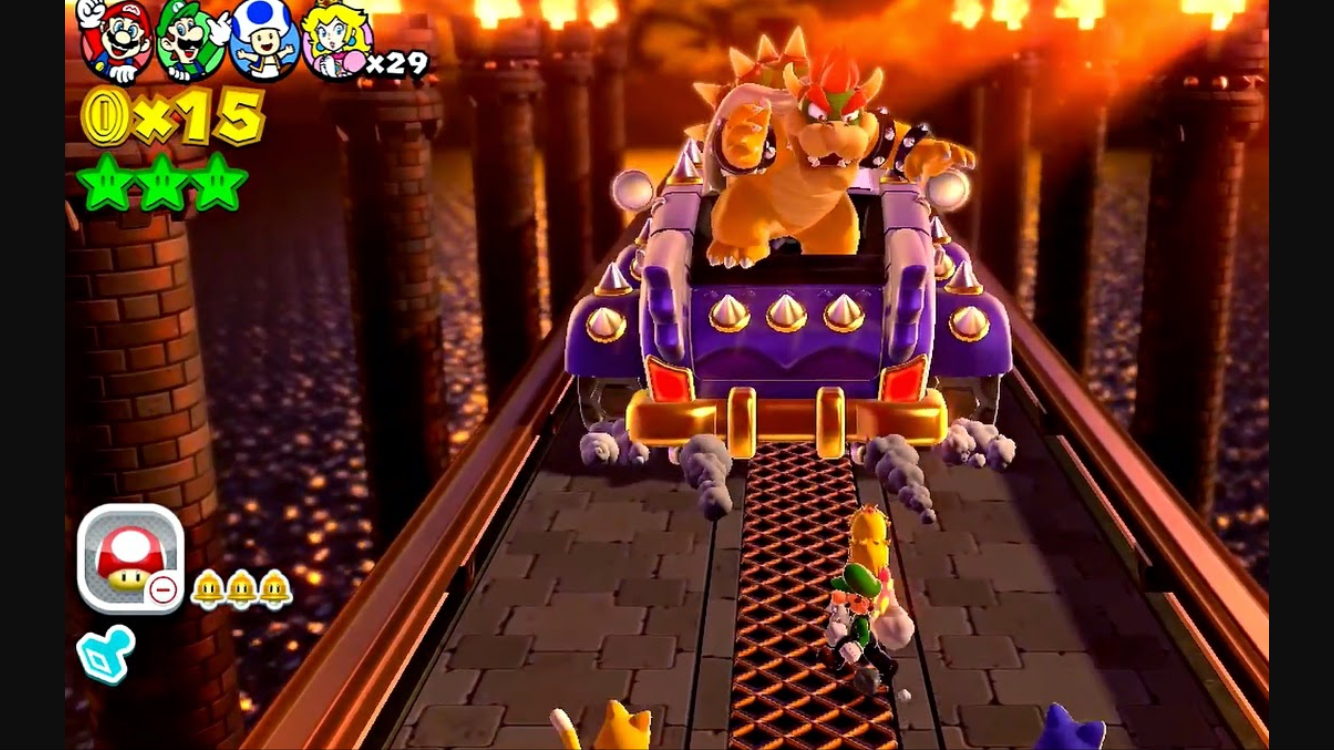Screen dimensions: 1334x750
Task: Use the reserve Super Mushroom item
Action: click(129, 559)
